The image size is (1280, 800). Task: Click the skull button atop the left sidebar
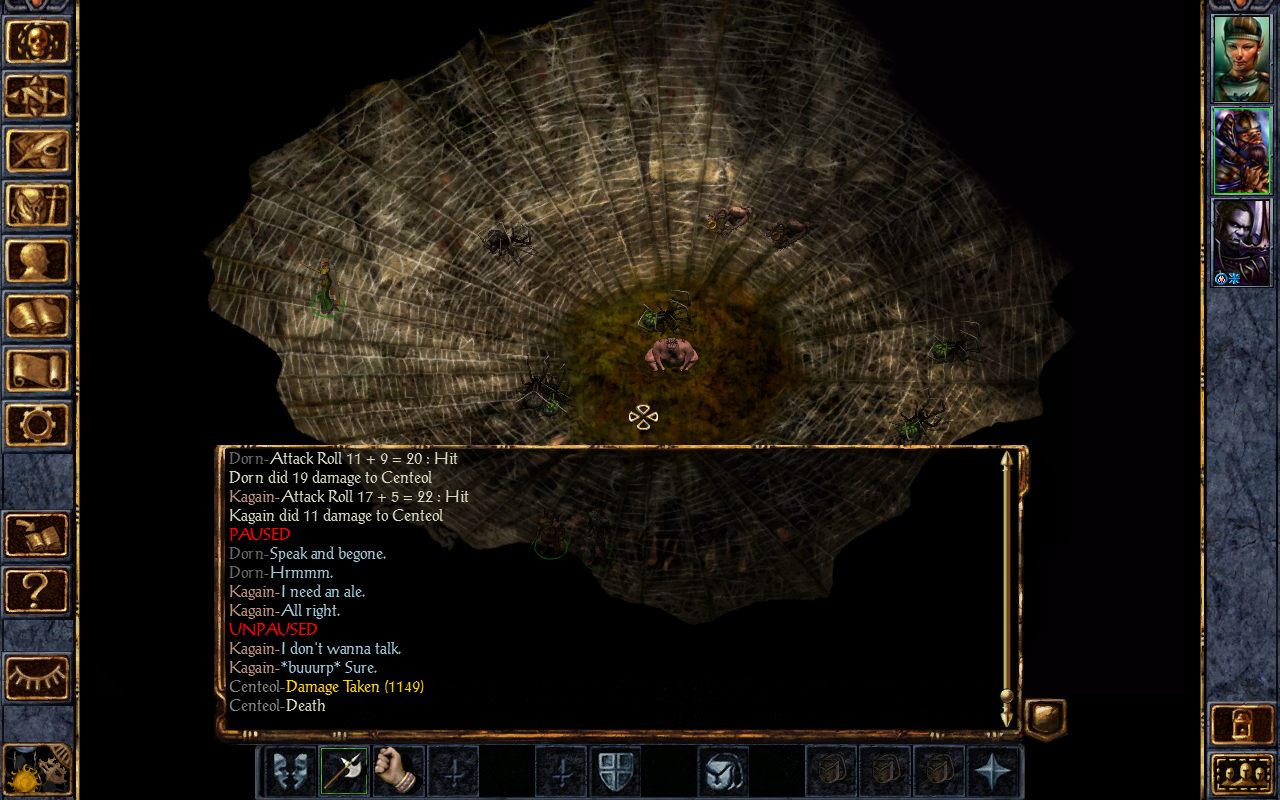point(38,41)
